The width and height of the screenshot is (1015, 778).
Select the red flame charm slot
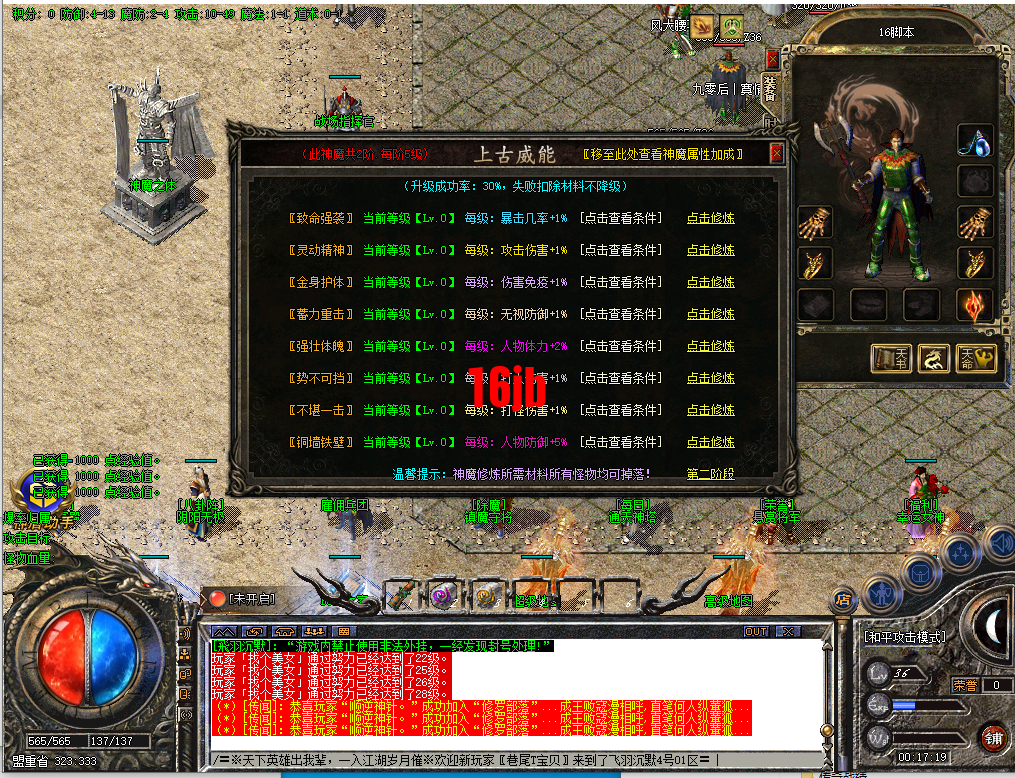coord(975,305)
